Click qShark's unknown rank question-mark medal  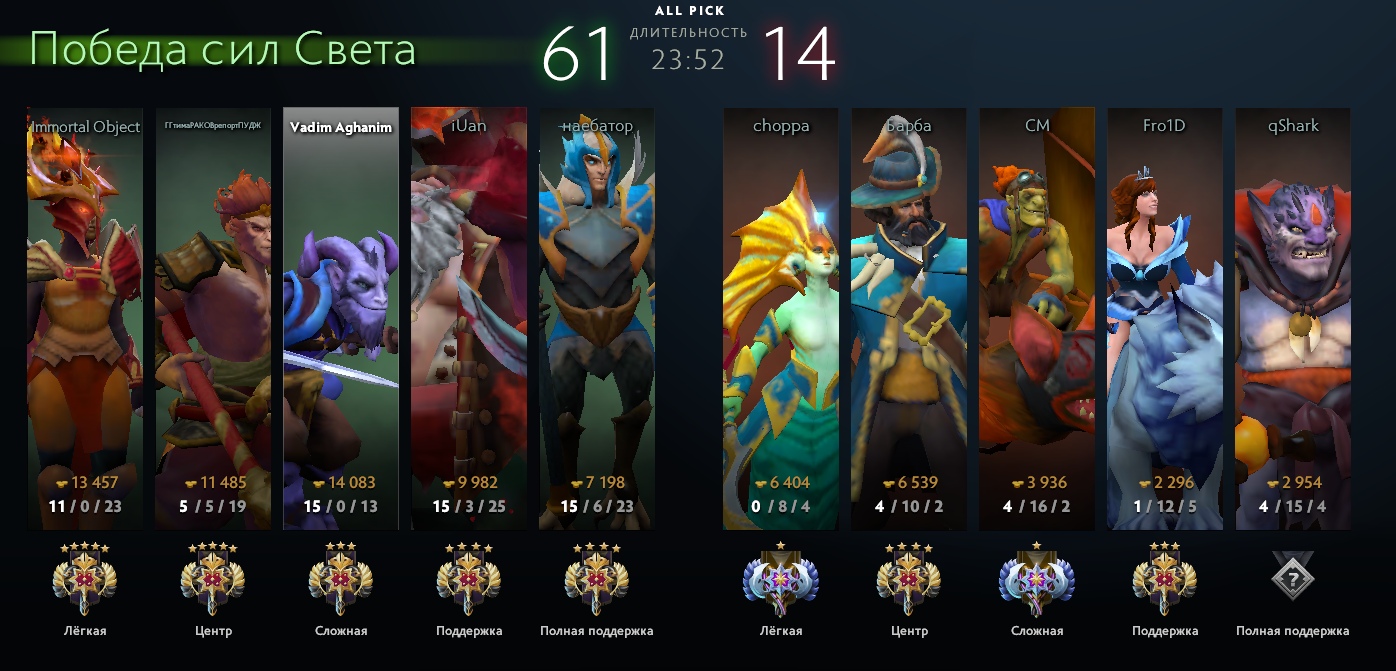(1293, 576)
